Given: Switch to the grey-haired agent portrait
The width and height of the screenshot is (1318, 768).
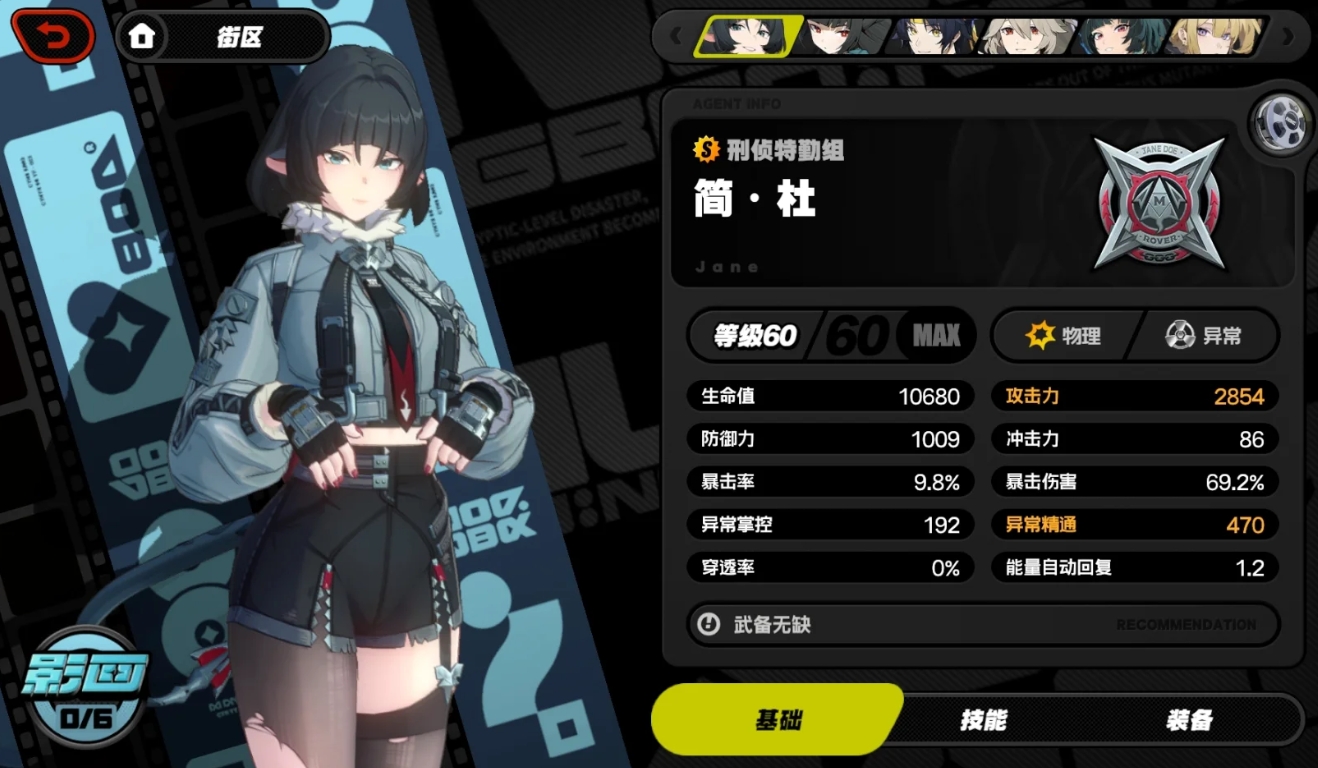Looking at the screenshot, I should [1026, 37].
